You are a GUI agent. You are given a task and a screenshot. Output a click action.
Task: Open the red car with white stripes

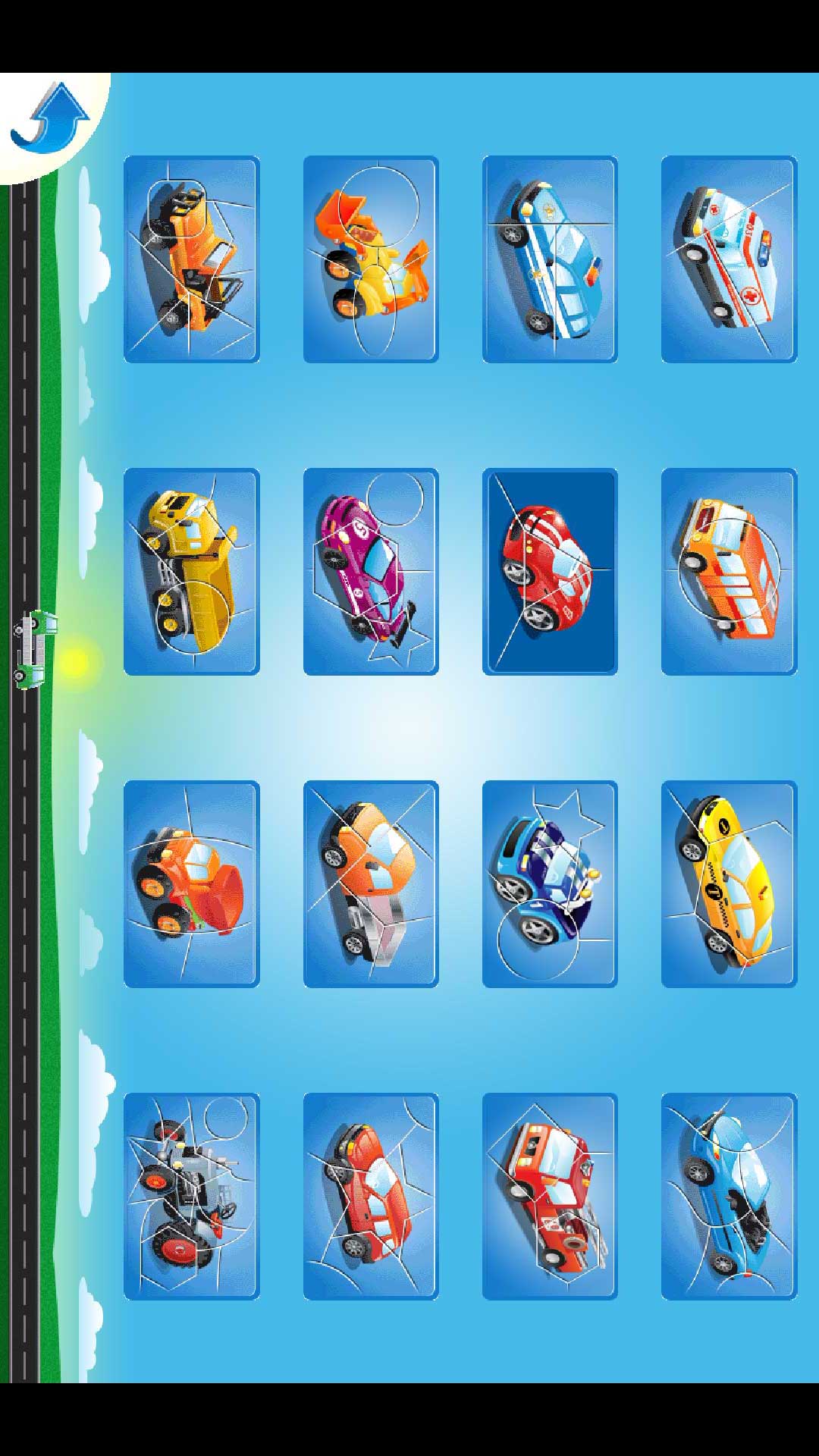[550, 572]
